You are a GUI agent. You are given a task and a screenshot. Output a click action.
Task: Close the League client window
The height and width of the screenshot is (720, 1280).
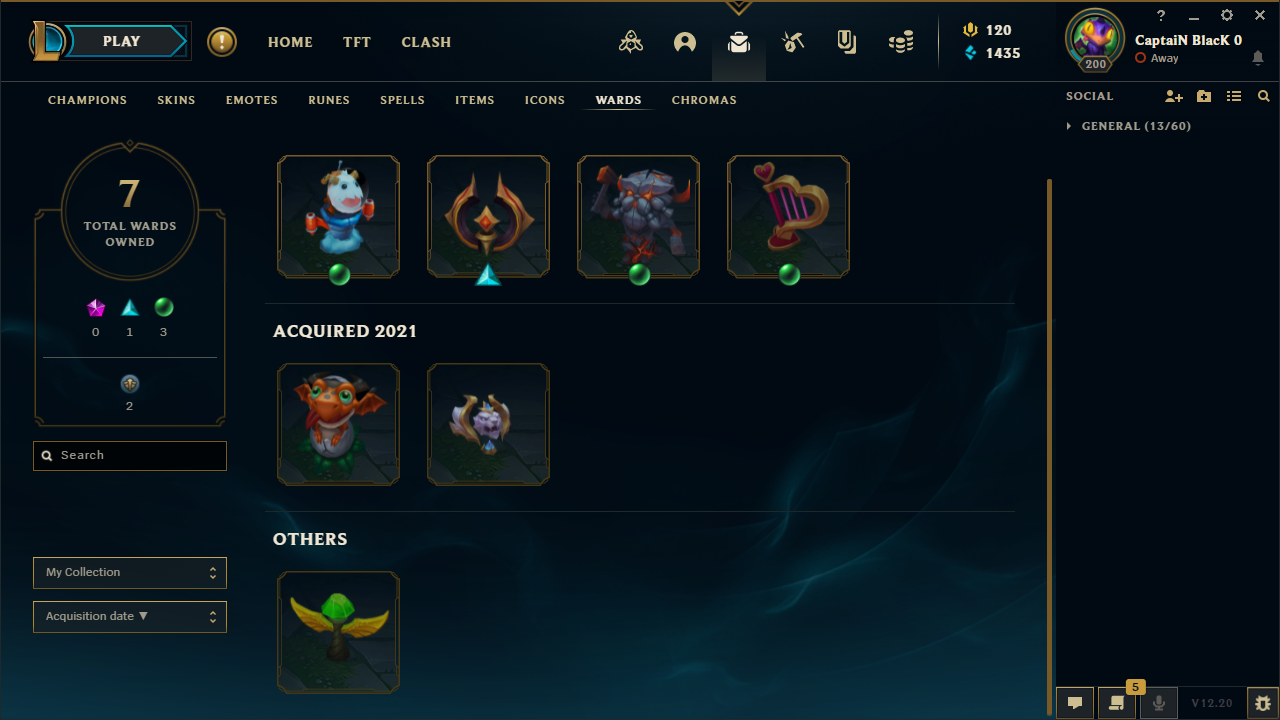point(1260,15)
